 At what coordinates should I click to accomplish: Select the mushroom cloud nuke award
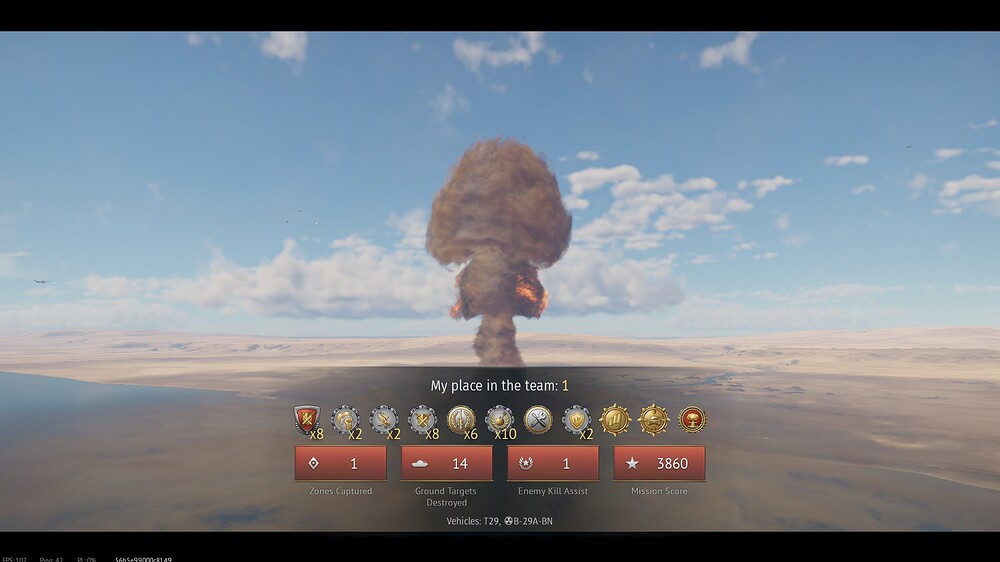[x=692, y=419]
